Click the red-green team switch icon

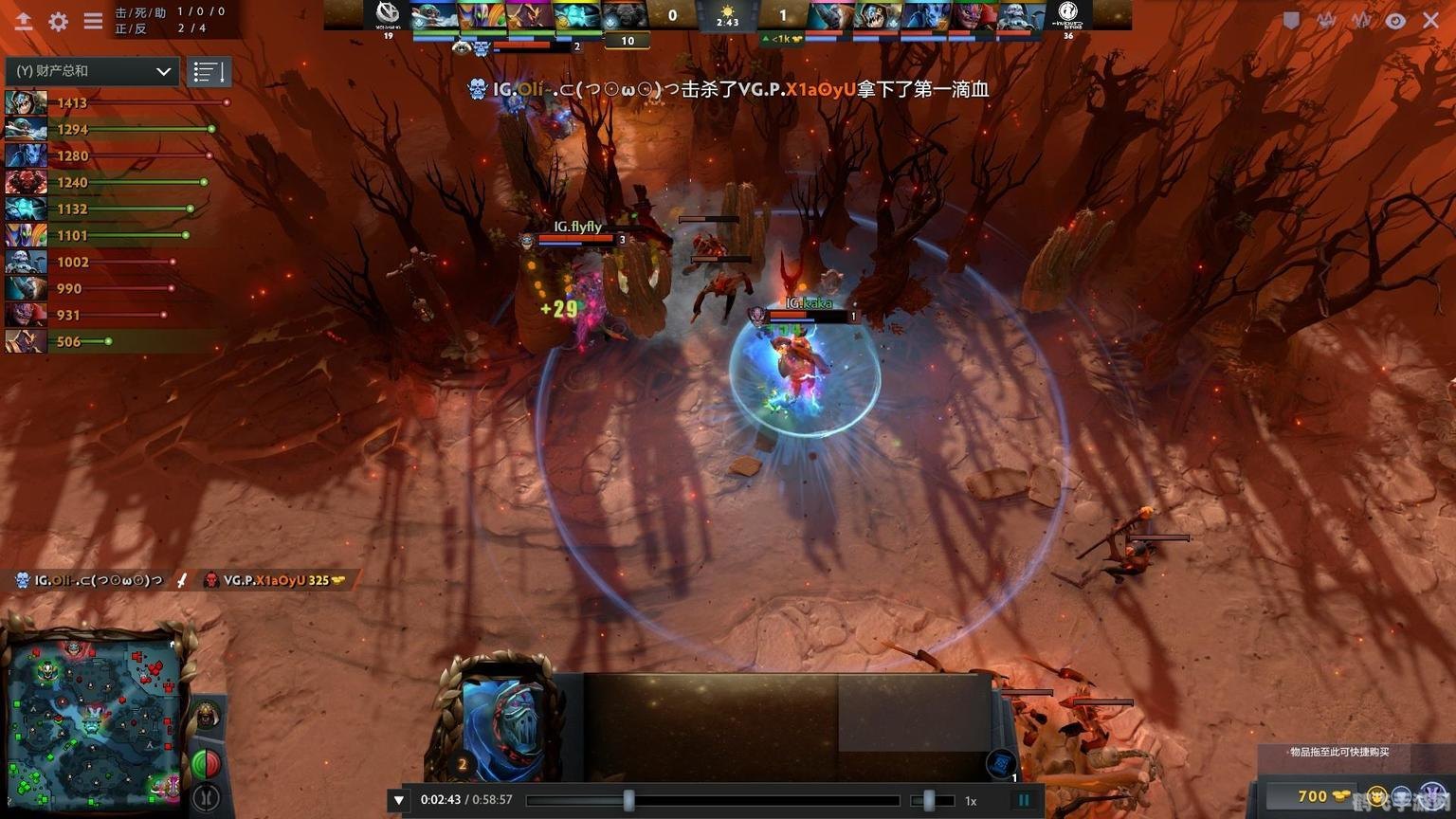(206, 763)
